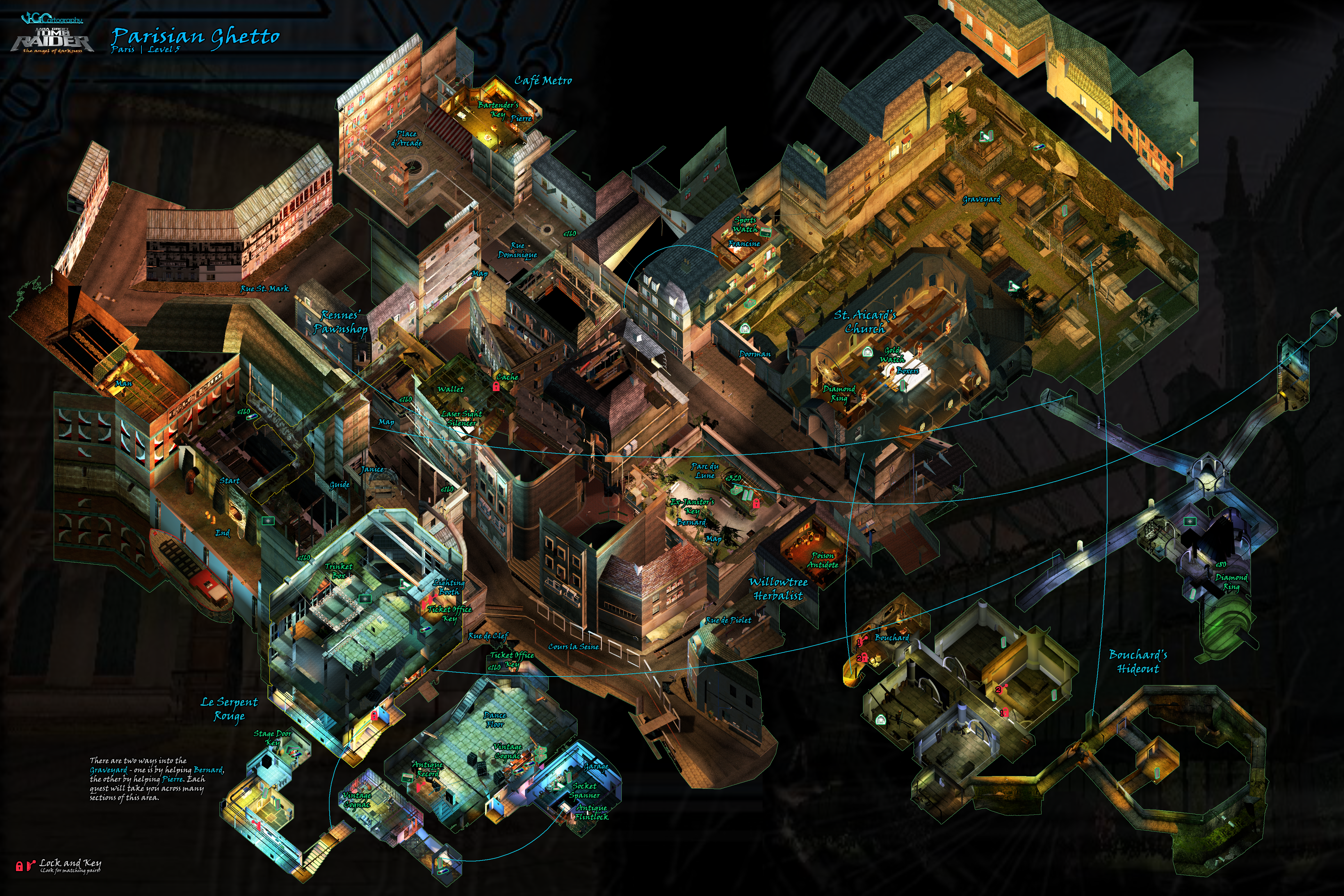Select the End marker label
1344x896 pixels.
(x=222, y=532)
